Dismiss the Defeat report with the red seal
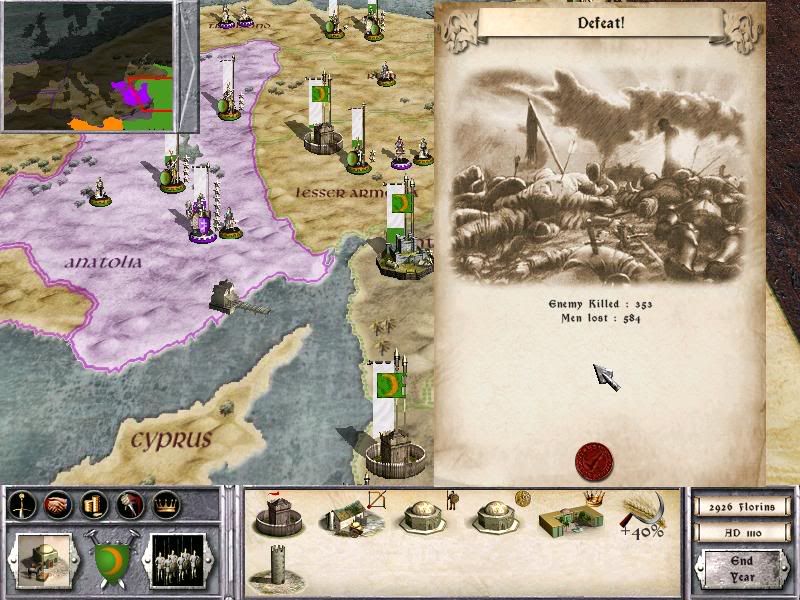 pos(595,461)
